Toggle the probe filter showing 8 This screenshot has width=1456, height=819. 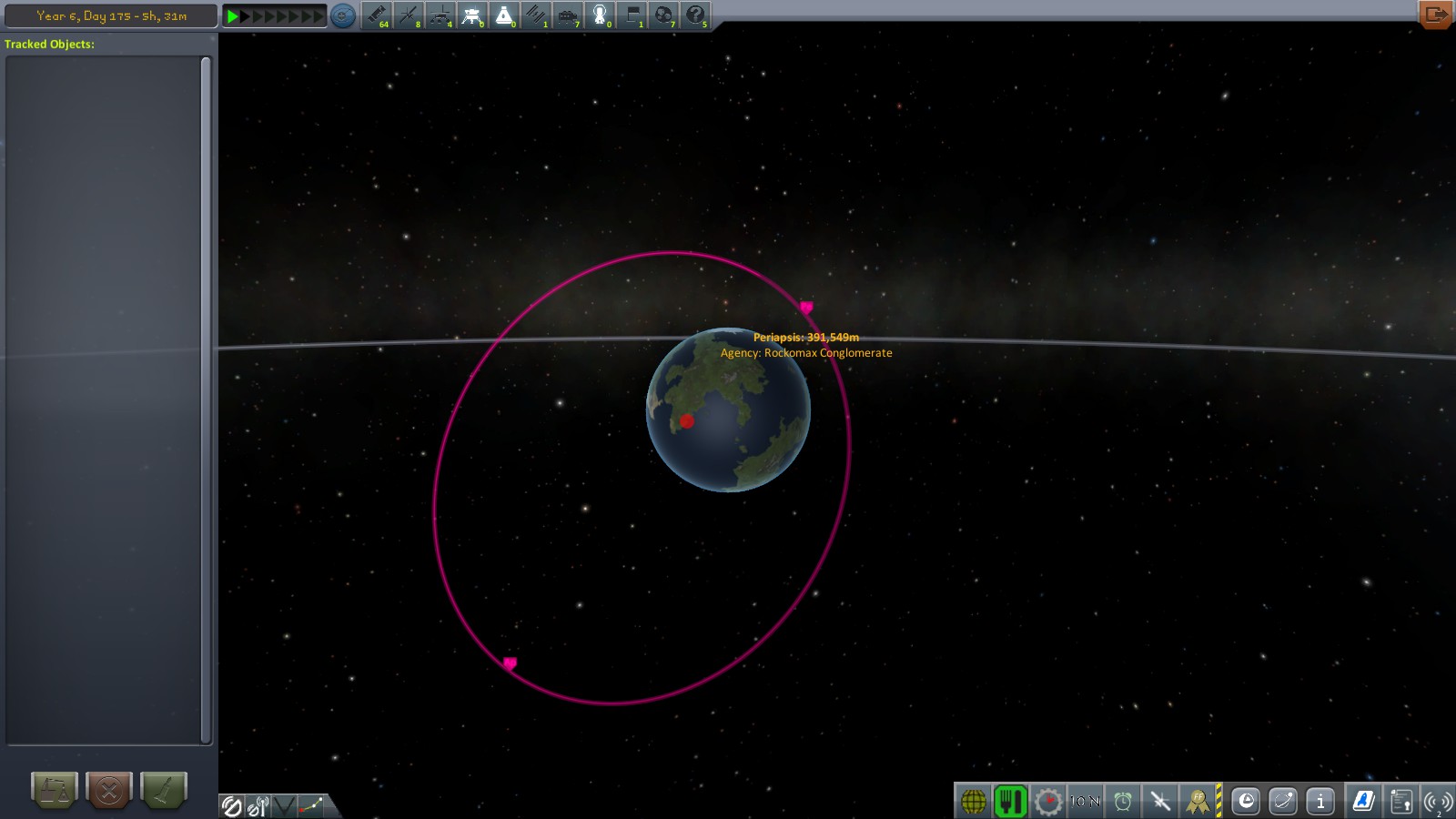(409, 15)
